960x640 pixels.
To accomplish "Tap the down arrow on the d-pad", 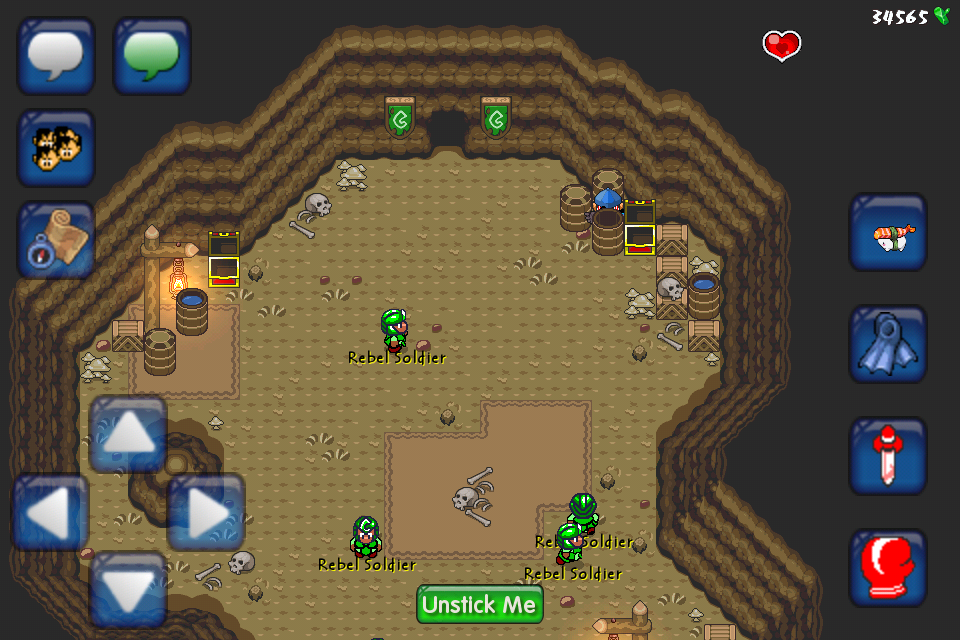I will (128, 590).
